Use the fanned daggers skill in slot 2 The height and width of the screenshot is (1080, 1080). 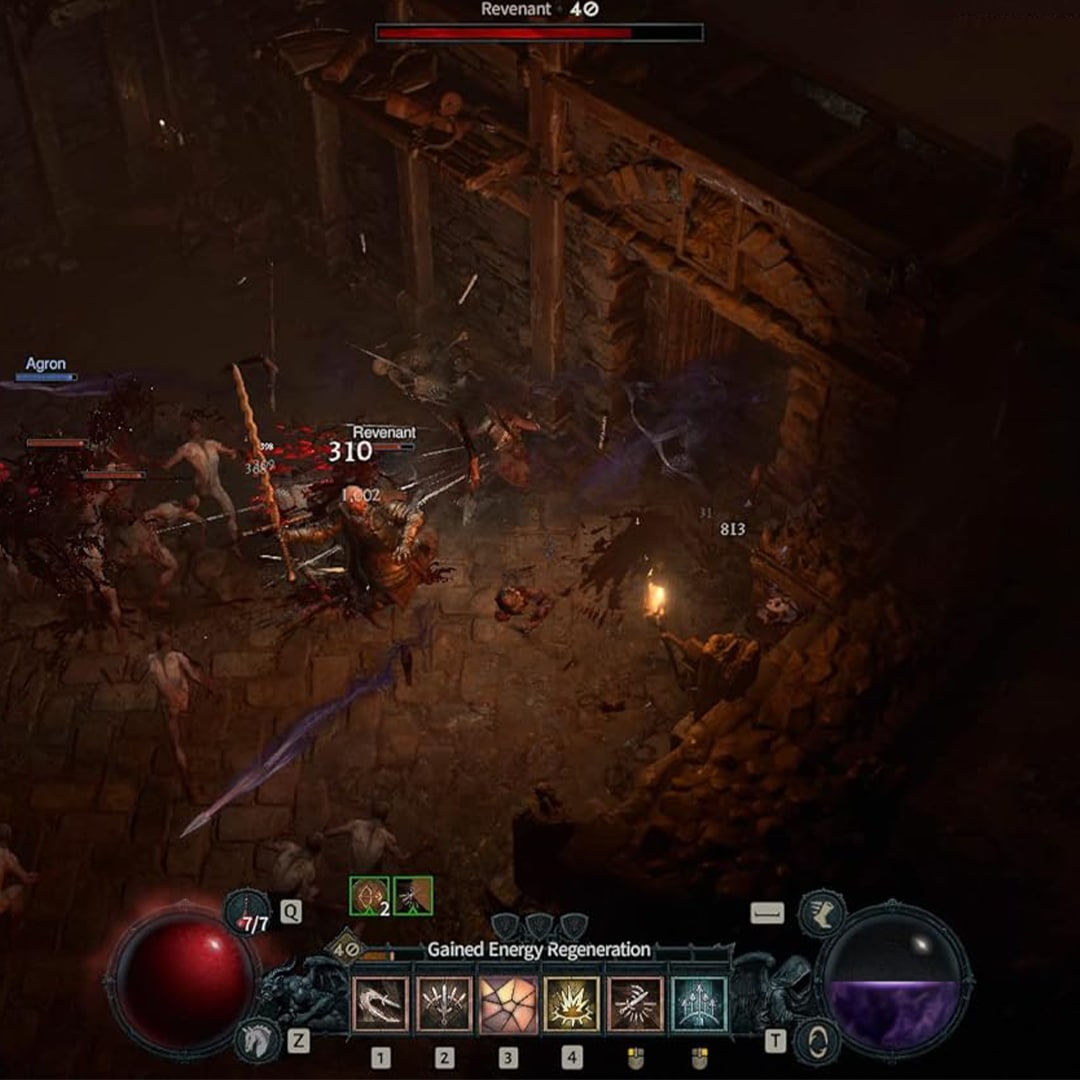(x=444, y=1004)
